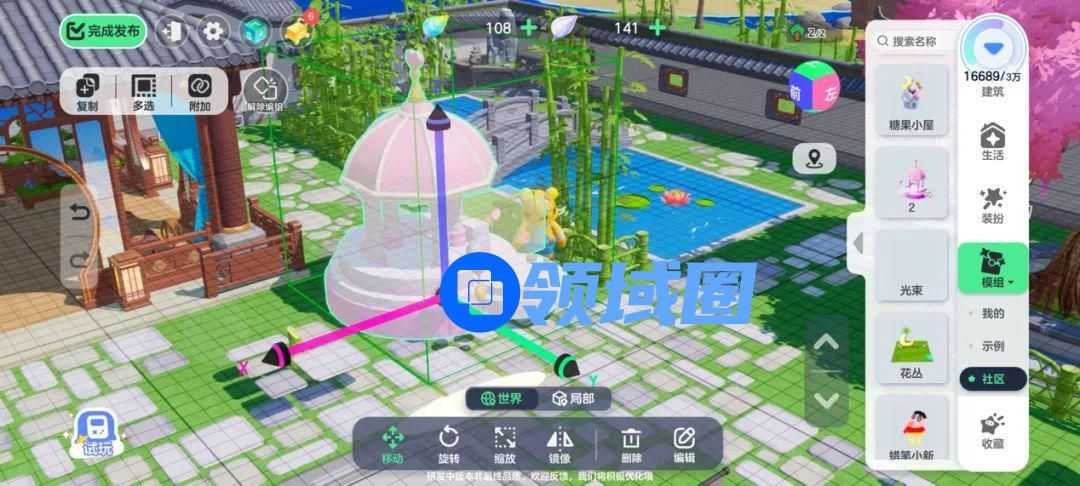Show the 收藏 favorites category
Screen dimensions: 1080x486
click(993, 430)
